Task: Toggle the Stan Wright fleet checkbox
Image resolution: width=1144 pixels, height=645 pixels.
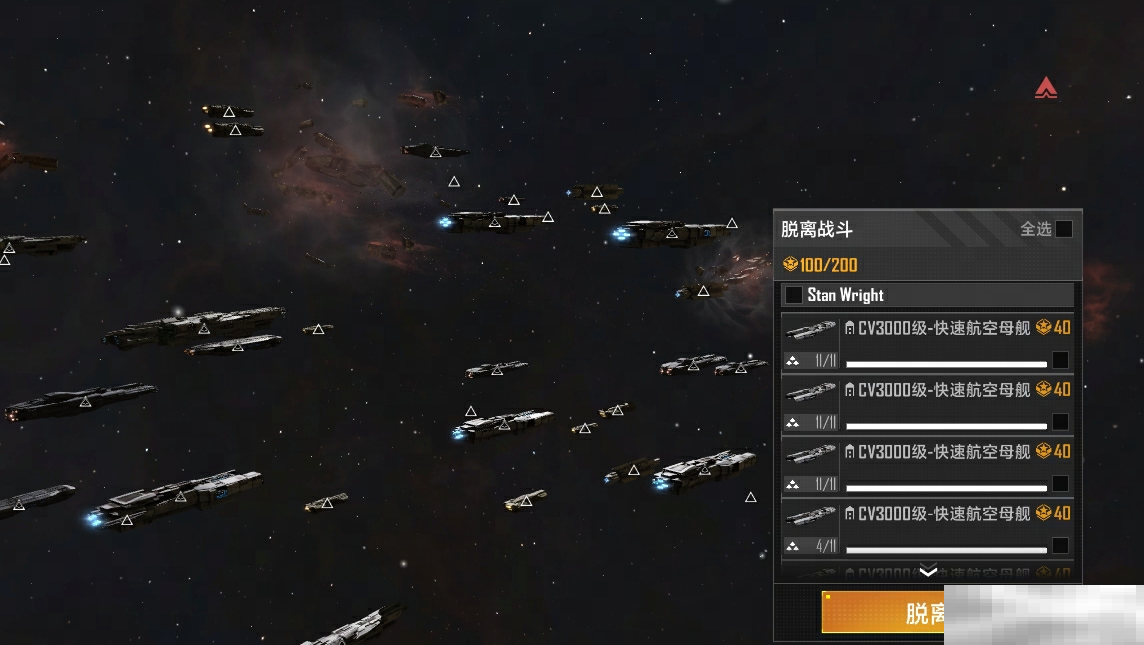Action: tap(794, 295)
